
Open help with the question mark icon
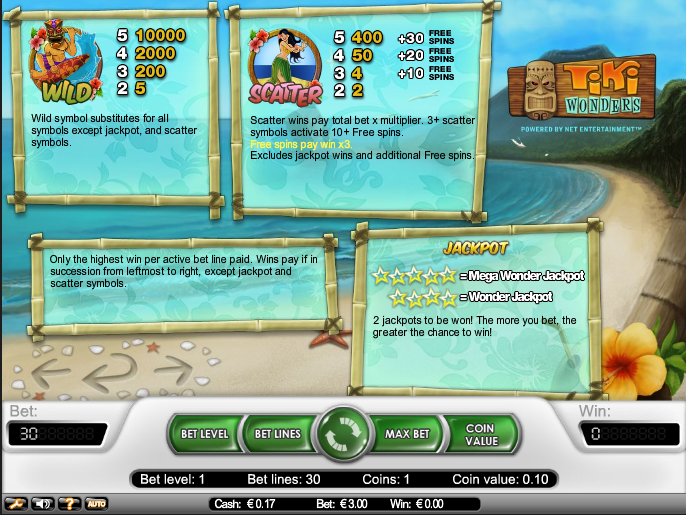point(70,503)
